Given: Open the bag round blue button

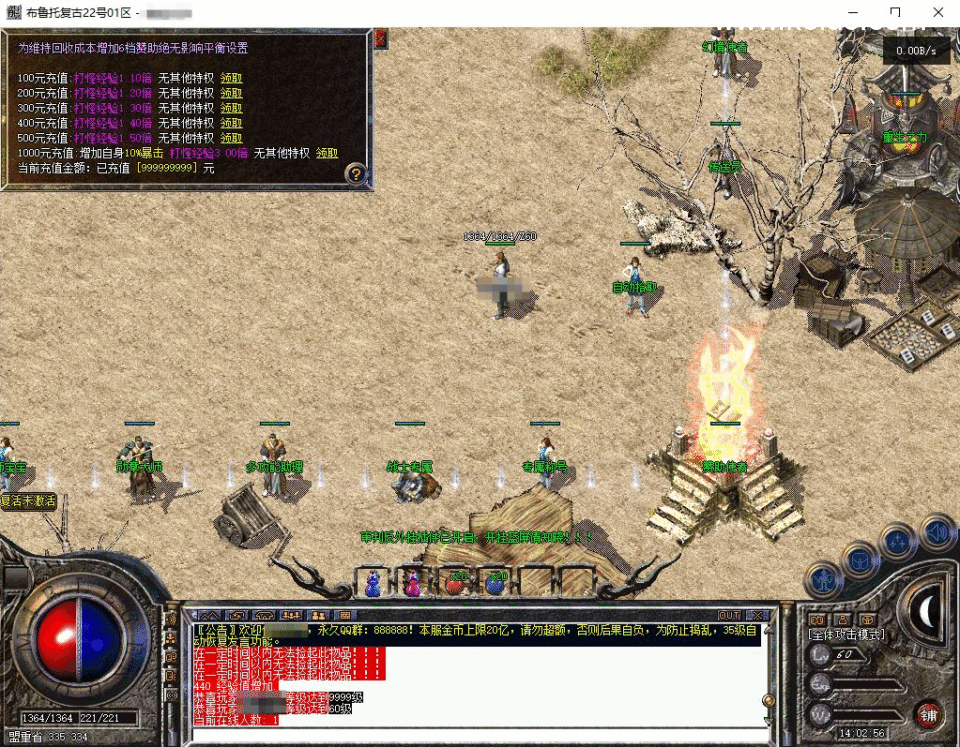Looking at the screenshot, I should click(x=859, y=559).
